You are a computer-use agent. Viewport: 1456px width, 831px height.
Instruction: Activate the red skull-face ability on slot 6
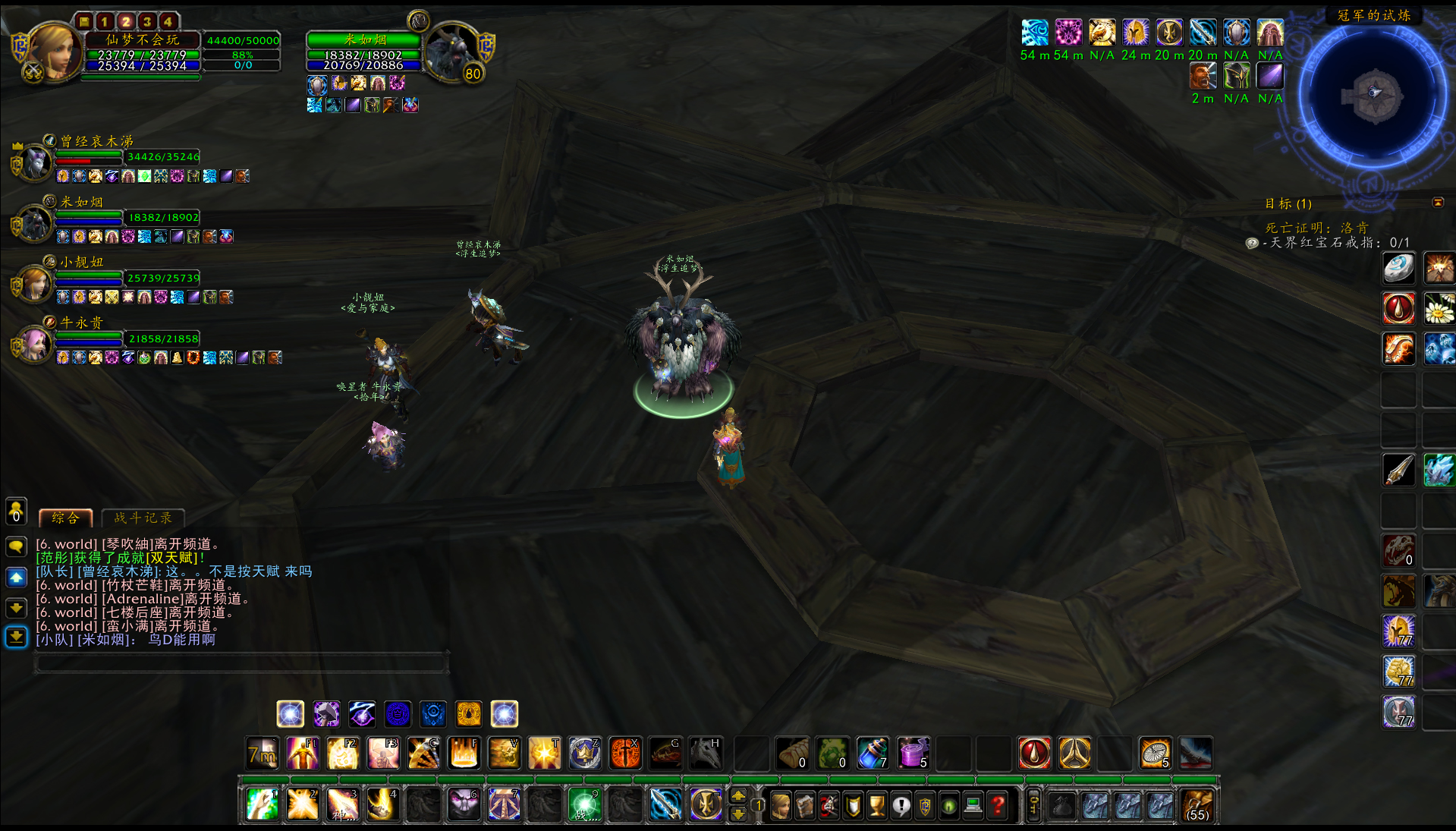tap(464, 804)
